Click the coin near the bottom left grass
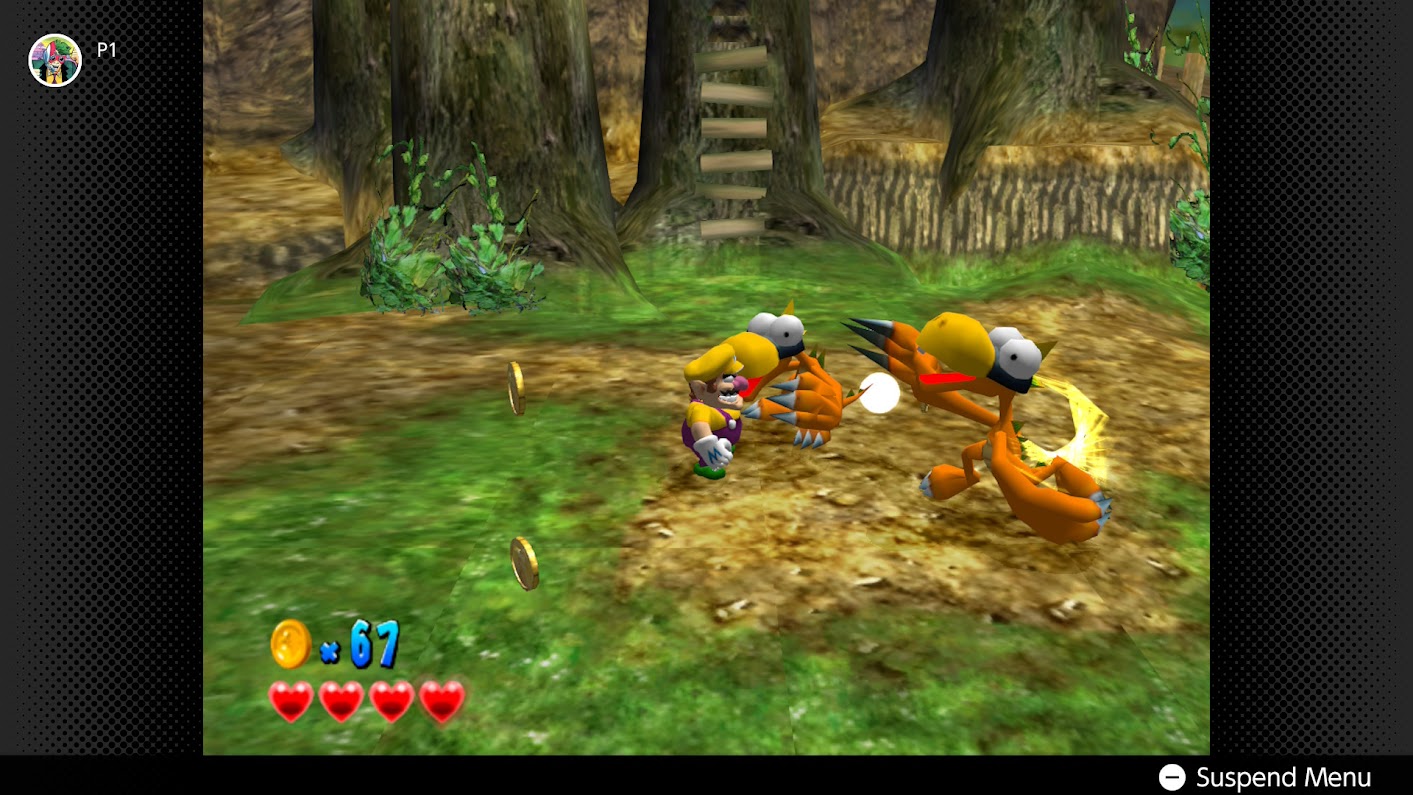 [x=524, y=564]
